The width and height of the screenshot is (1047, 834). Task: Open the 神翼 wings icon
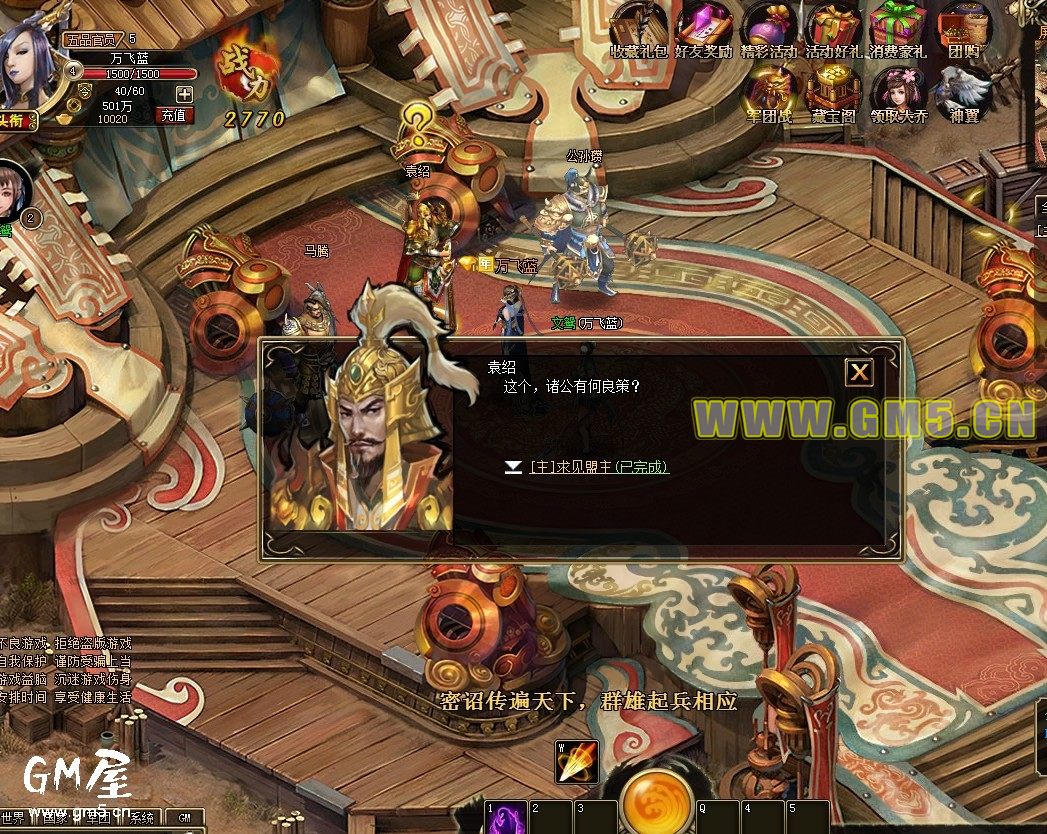(964, 93)
